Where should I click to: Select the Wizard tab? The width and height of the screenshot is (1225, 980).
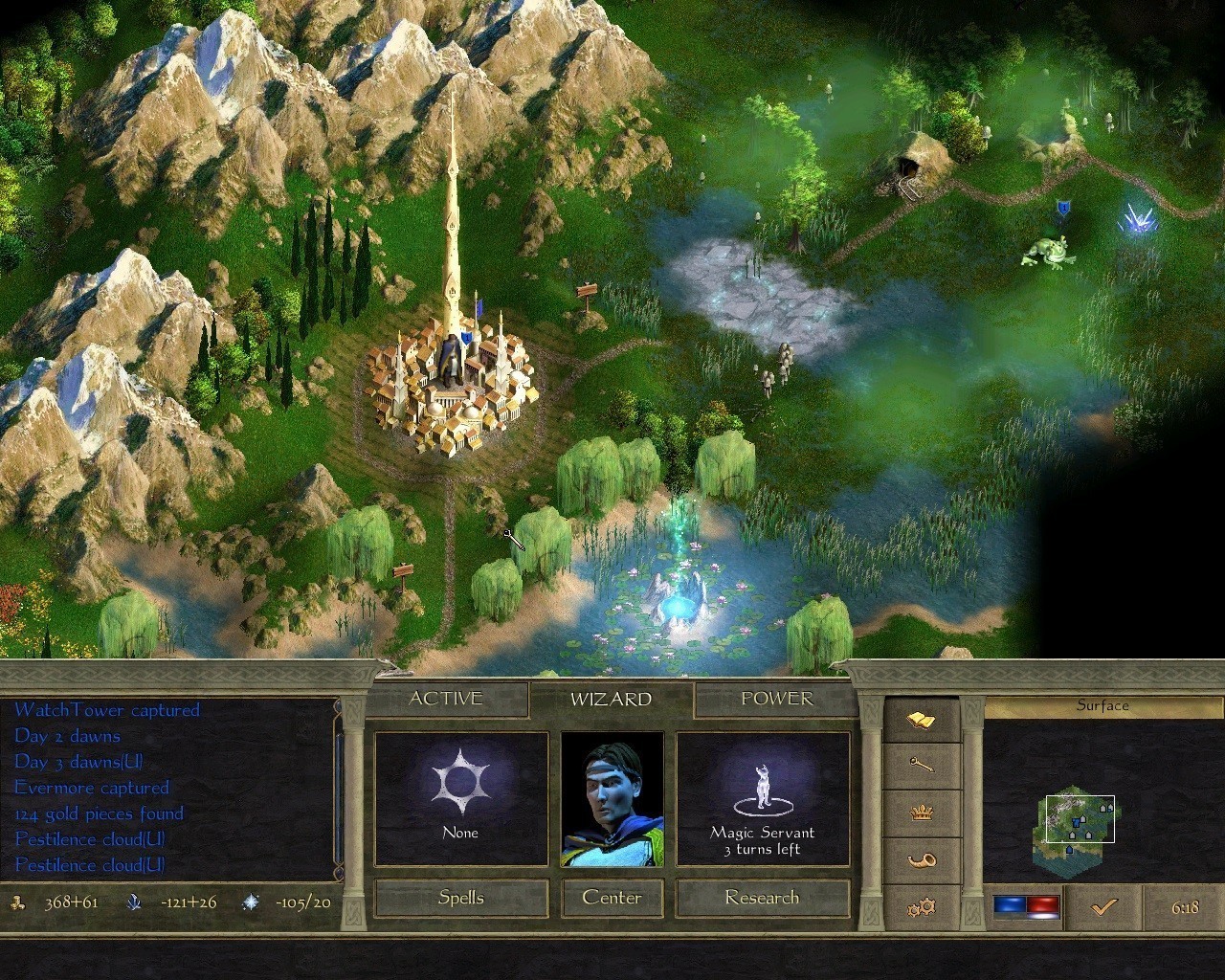611,700
